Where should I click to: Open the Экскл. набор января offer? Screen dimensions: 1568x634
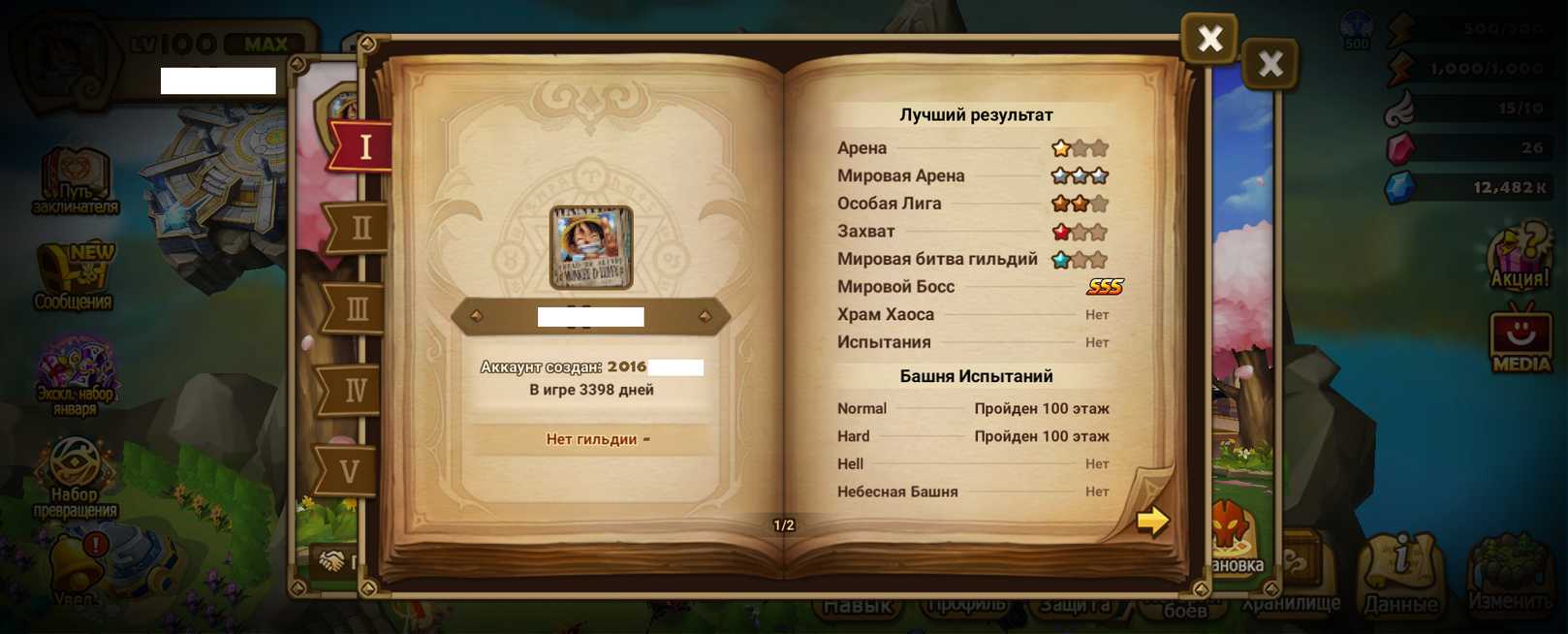(x=75, y=375)
